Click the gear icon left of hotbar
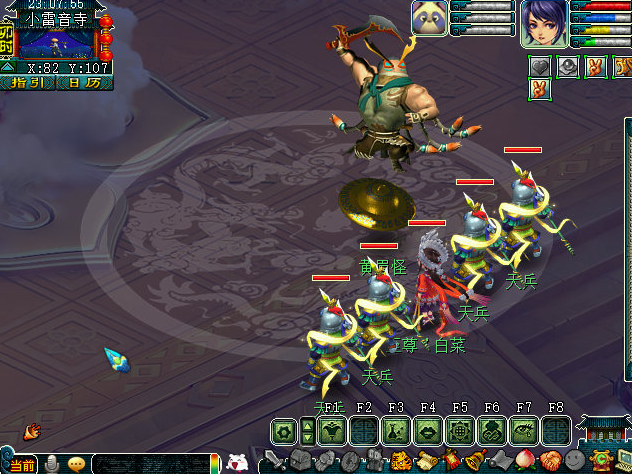Viewport: 632px width, 474px height. pyautogui.click(x=284, y=431)
